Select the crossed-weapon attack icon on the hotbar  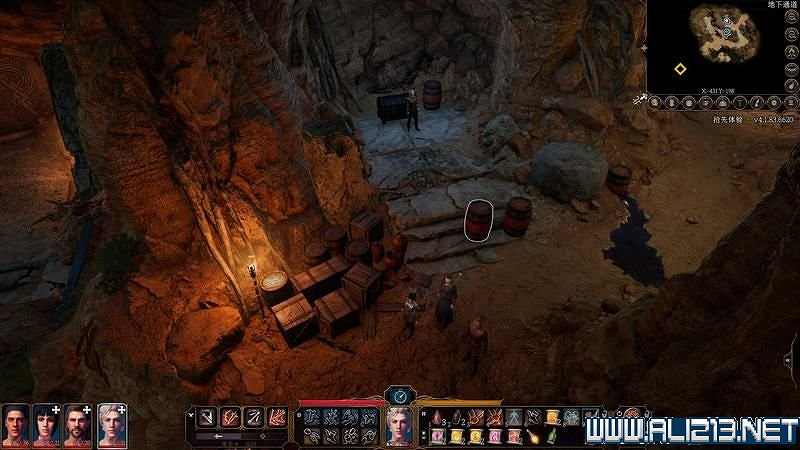click(205, 416)
